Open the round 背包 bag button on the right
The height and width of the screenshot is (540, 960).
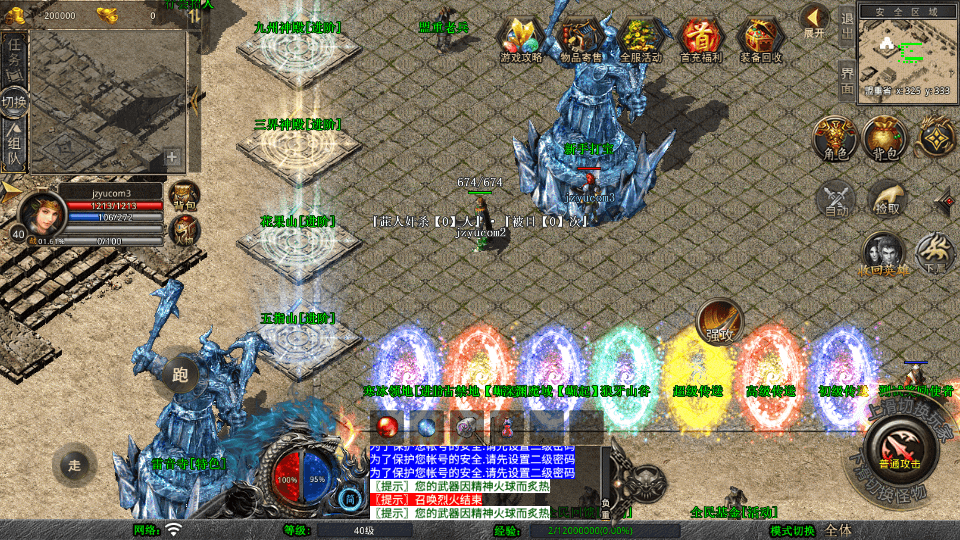[885, 139]
